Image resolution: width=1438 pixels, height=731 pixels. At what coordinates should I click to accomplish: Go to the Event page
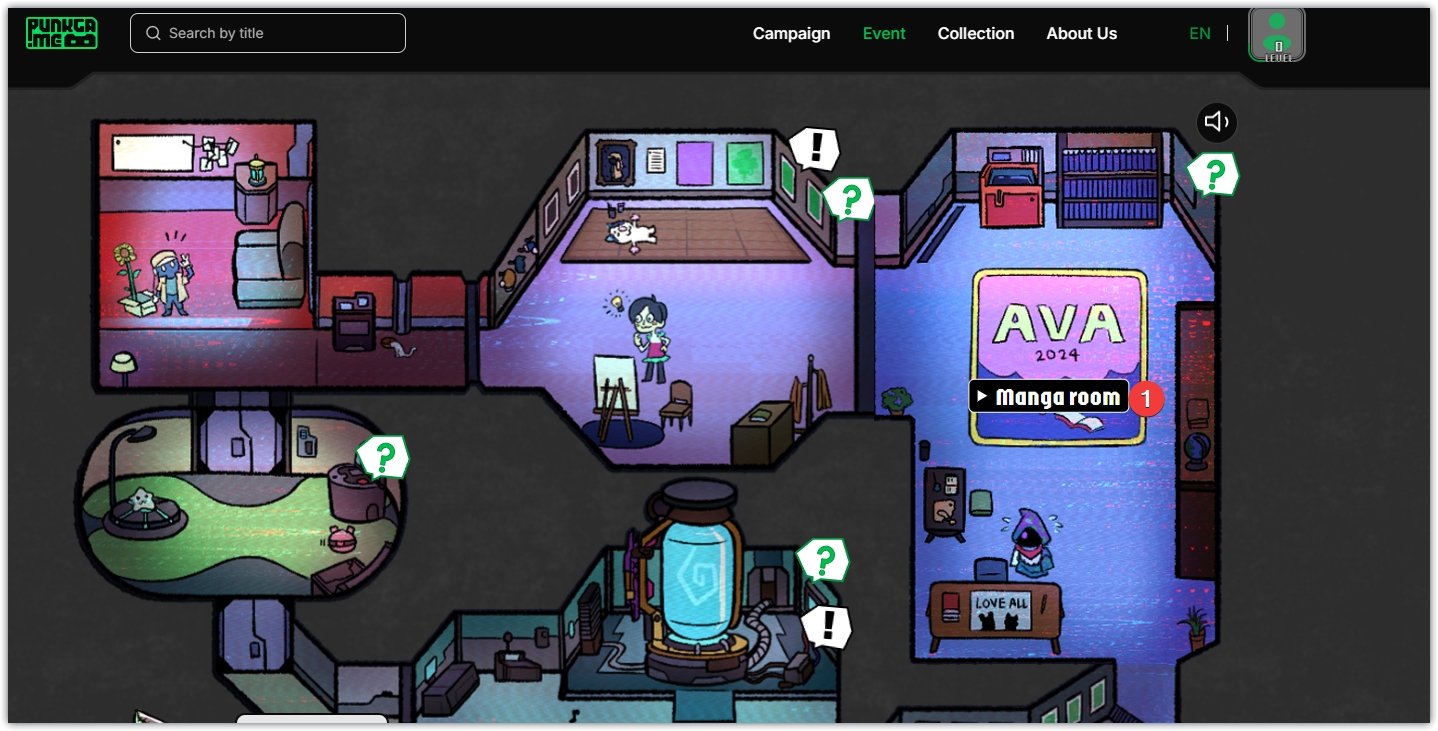884,33
